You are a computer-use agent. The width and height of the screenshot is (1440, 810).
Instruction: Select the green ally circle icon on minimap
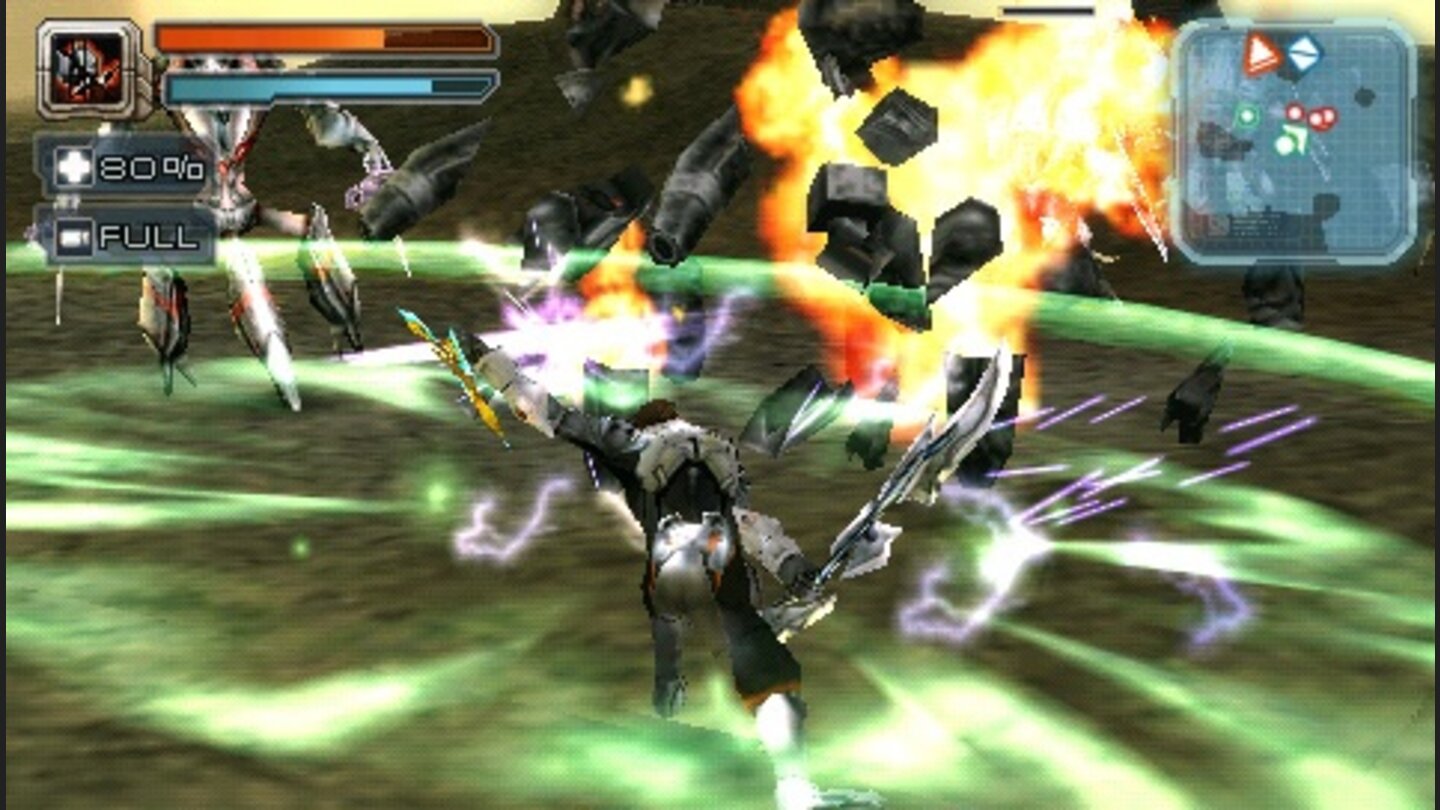(1246, 116)
